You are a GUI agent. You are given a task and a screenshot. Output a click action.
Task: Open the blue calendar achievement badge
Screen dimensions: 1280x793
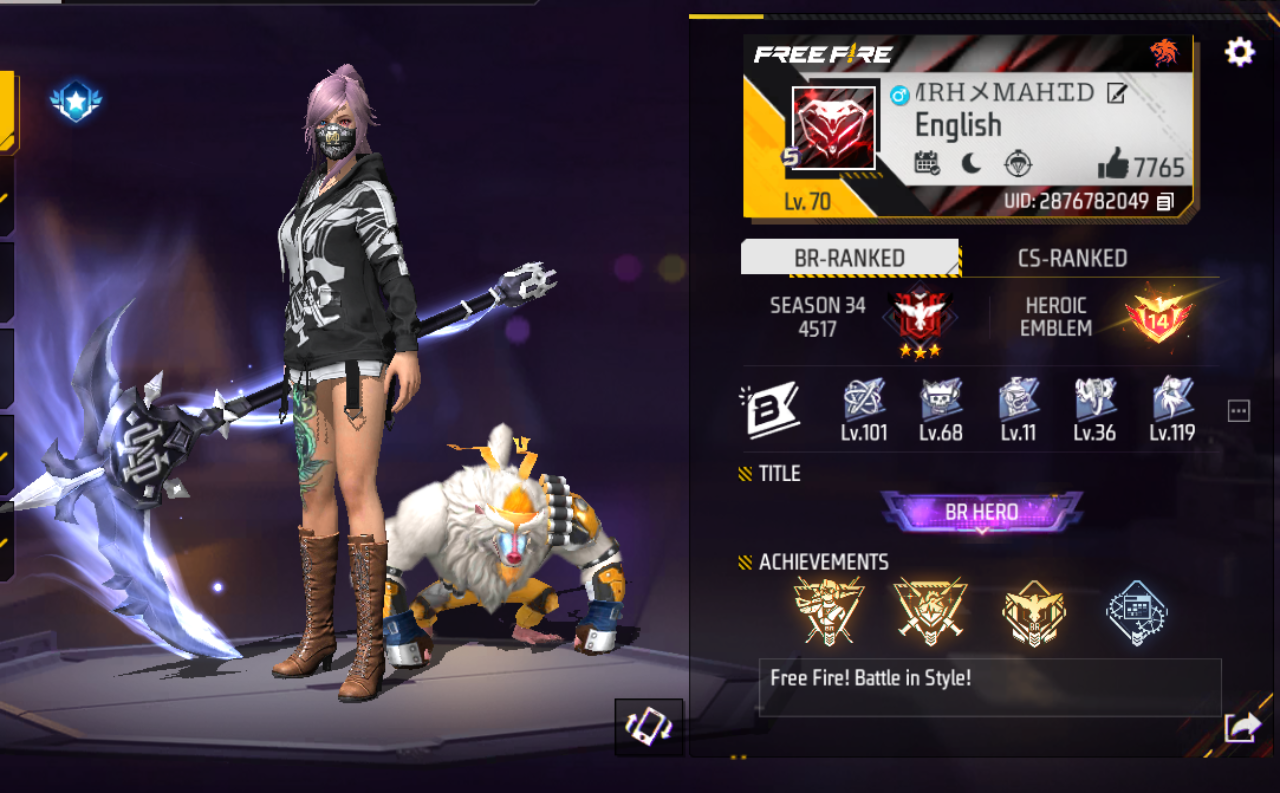click(1137, 611)
